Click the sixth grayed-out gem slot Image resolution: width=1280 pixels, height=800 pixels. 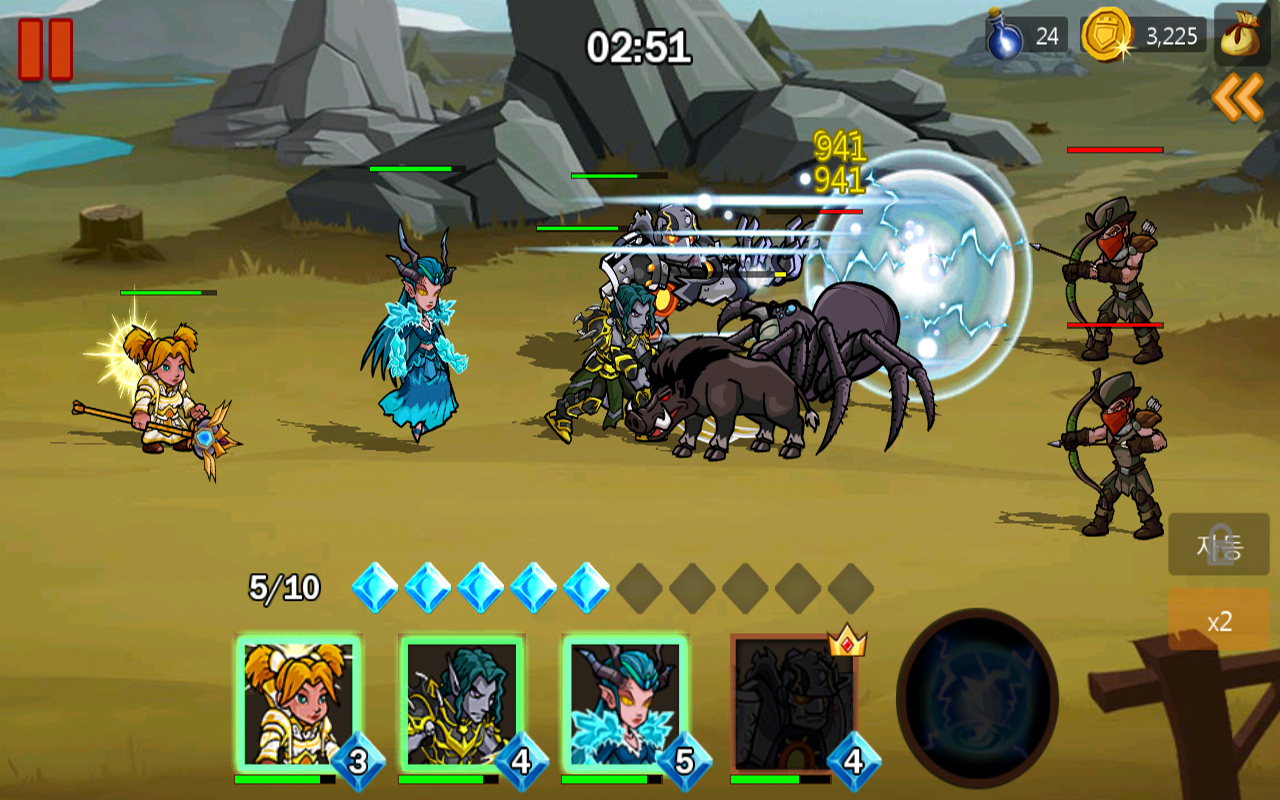(x=640, y=589)
